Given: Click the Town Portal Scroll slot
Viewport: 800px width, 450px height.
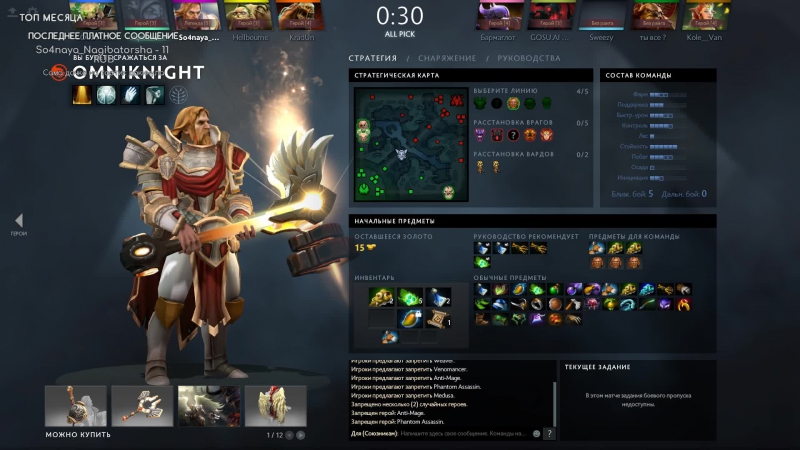Looking at the screenshot, I should point(438,320).
